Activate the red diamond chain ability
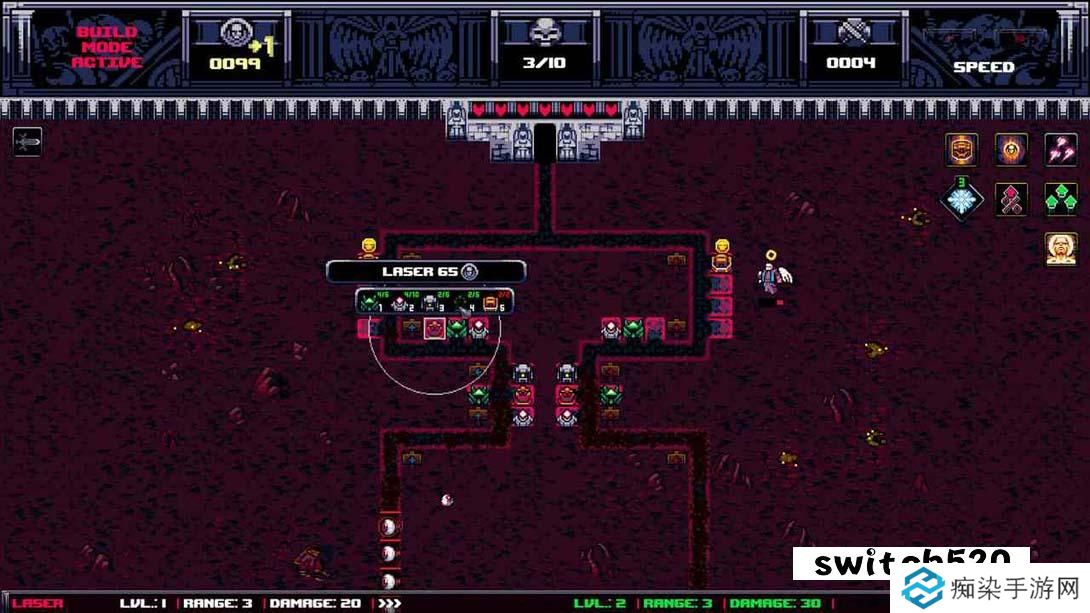Viewport: 1090px width, 613px height. 1011,199
